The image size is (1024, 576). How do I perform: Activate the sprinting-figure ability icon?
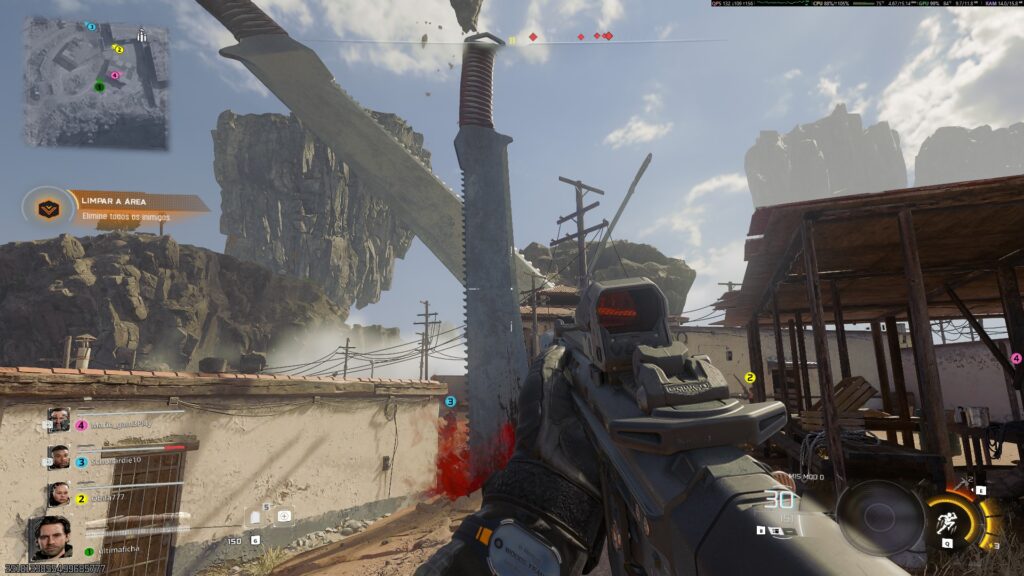(x=944, y=522)
